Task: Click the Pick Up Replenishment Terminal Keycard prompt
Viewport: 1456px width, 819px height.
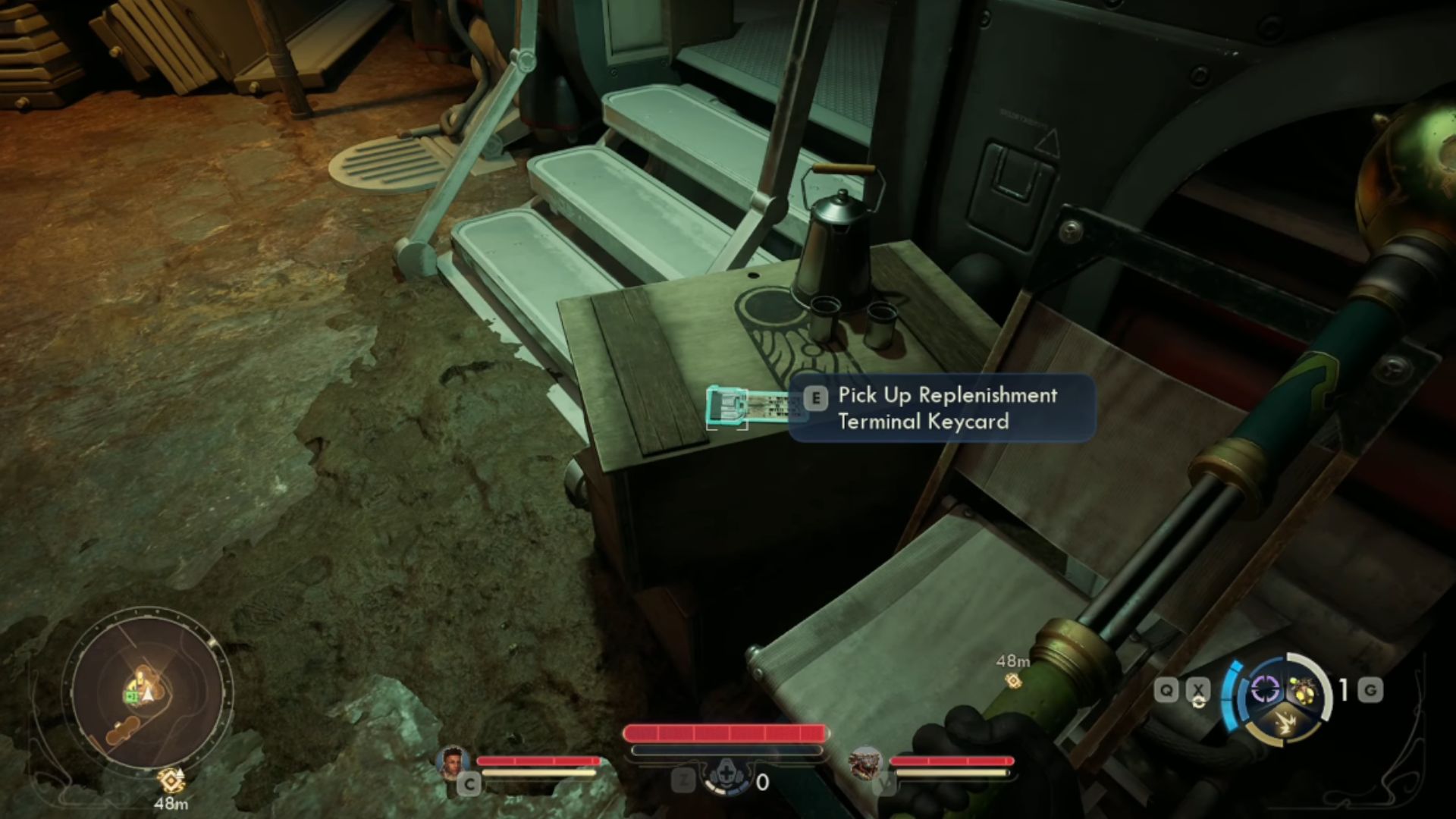Action: 941,408
